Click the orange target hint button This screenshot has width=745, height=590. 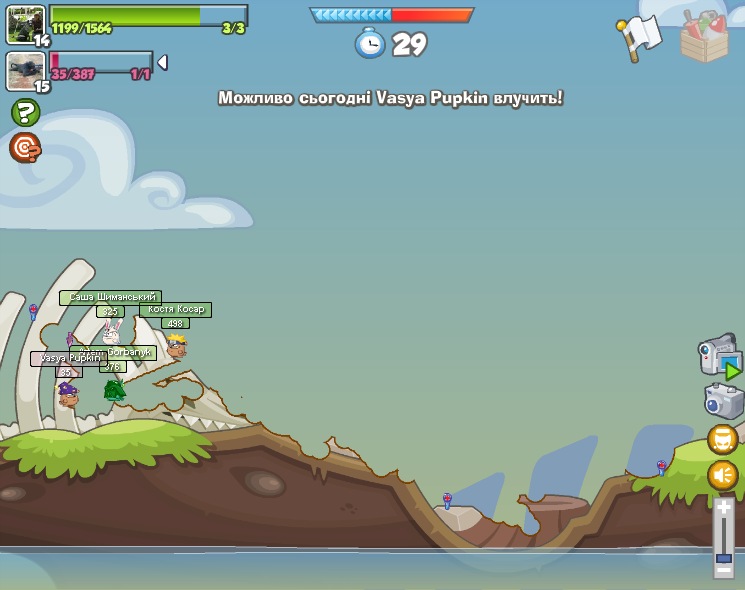click(x=25, y=148)
